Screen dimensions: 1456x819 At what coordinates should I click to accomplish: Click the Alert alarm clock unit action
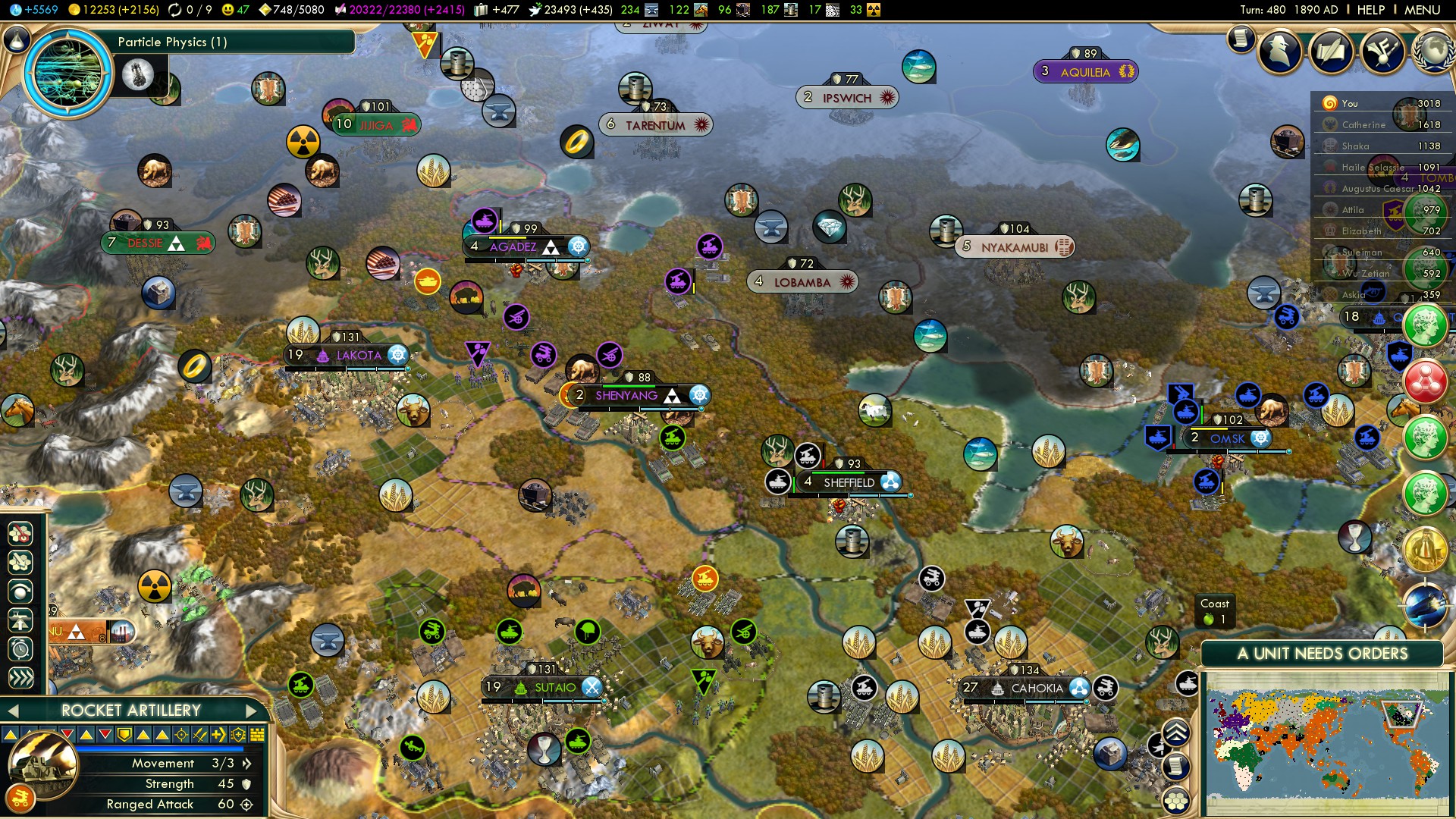tap(20, 648)
